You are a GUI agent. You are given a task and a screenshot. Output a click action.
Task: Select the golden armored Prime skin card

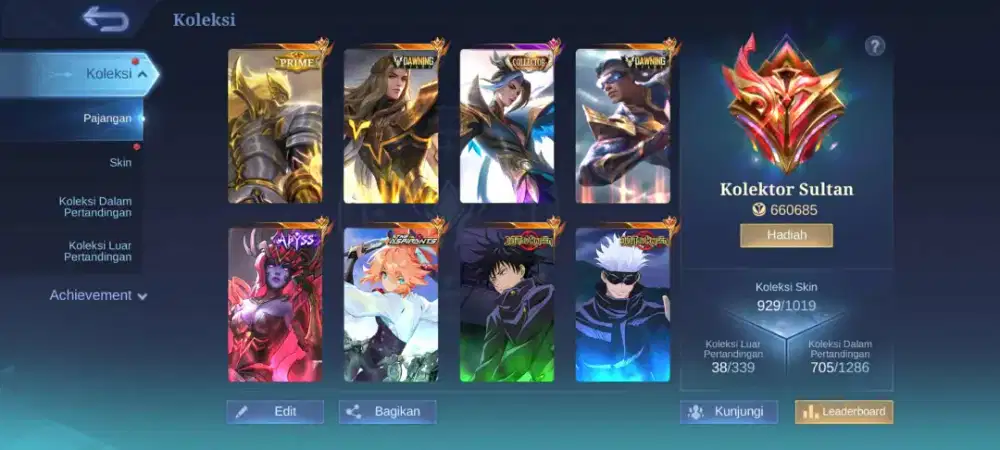pyautogui.click(x=275, y=126)
